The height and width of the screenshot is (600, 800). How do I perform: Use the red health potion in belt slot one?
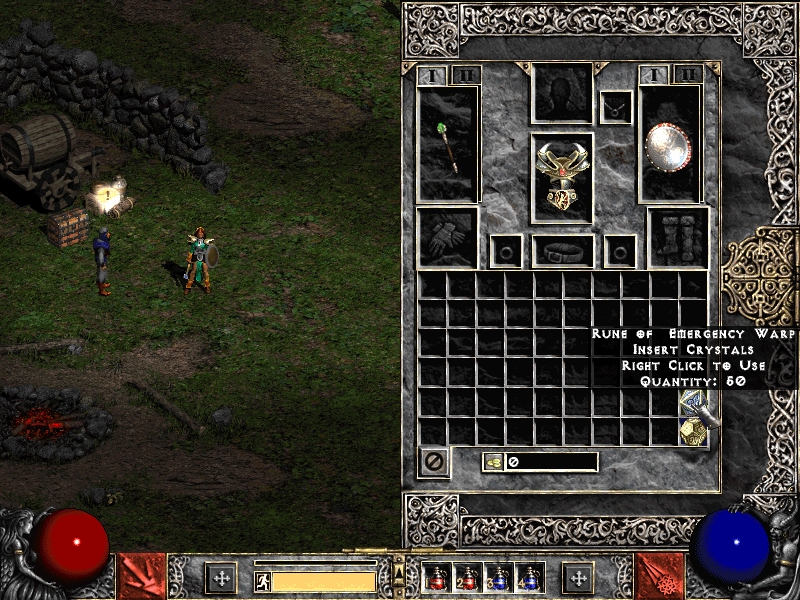pyautogui.click(x=436, y=578)
